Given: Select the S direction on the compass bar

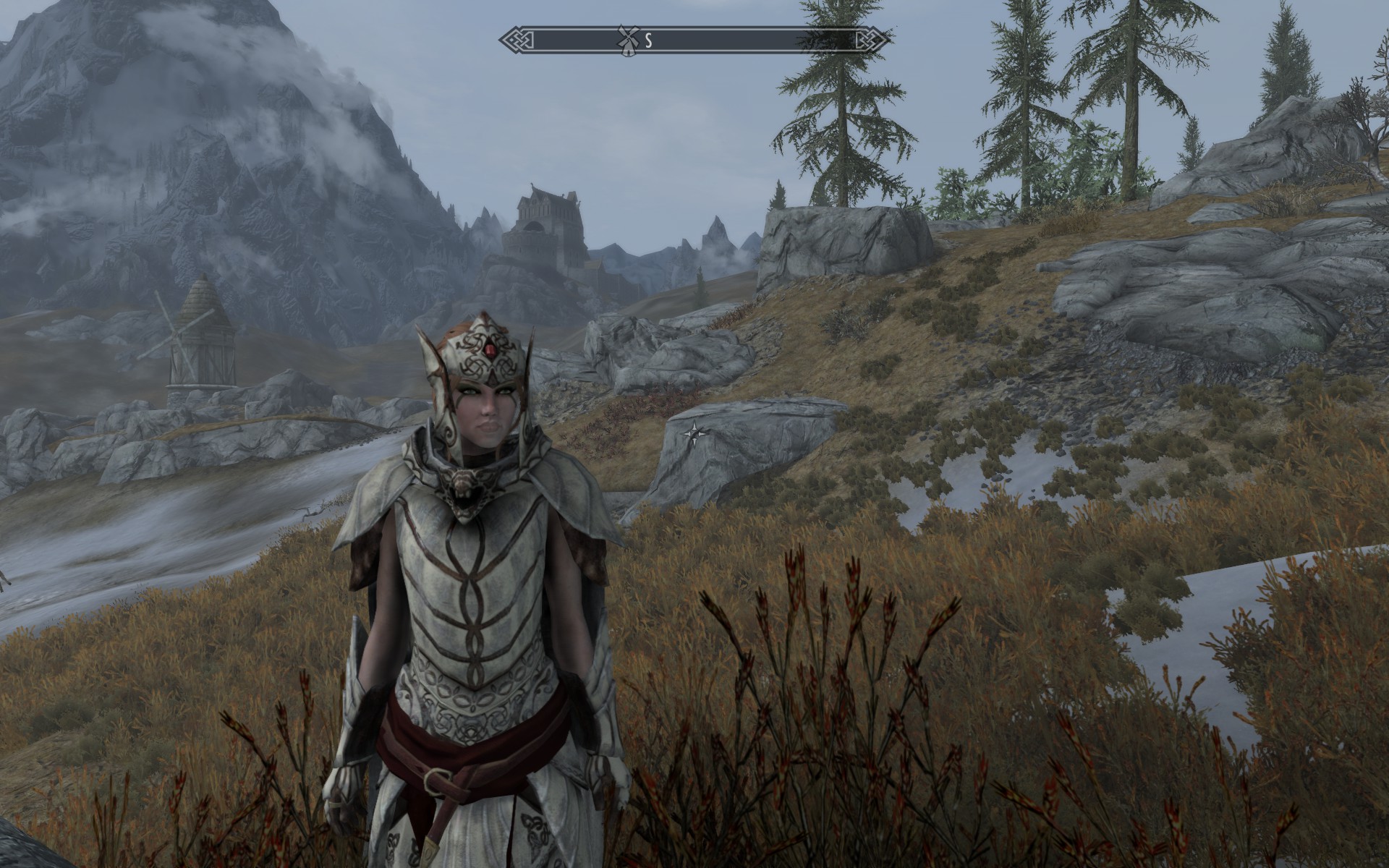Looking at the screenshot, I should coord(649,41).
